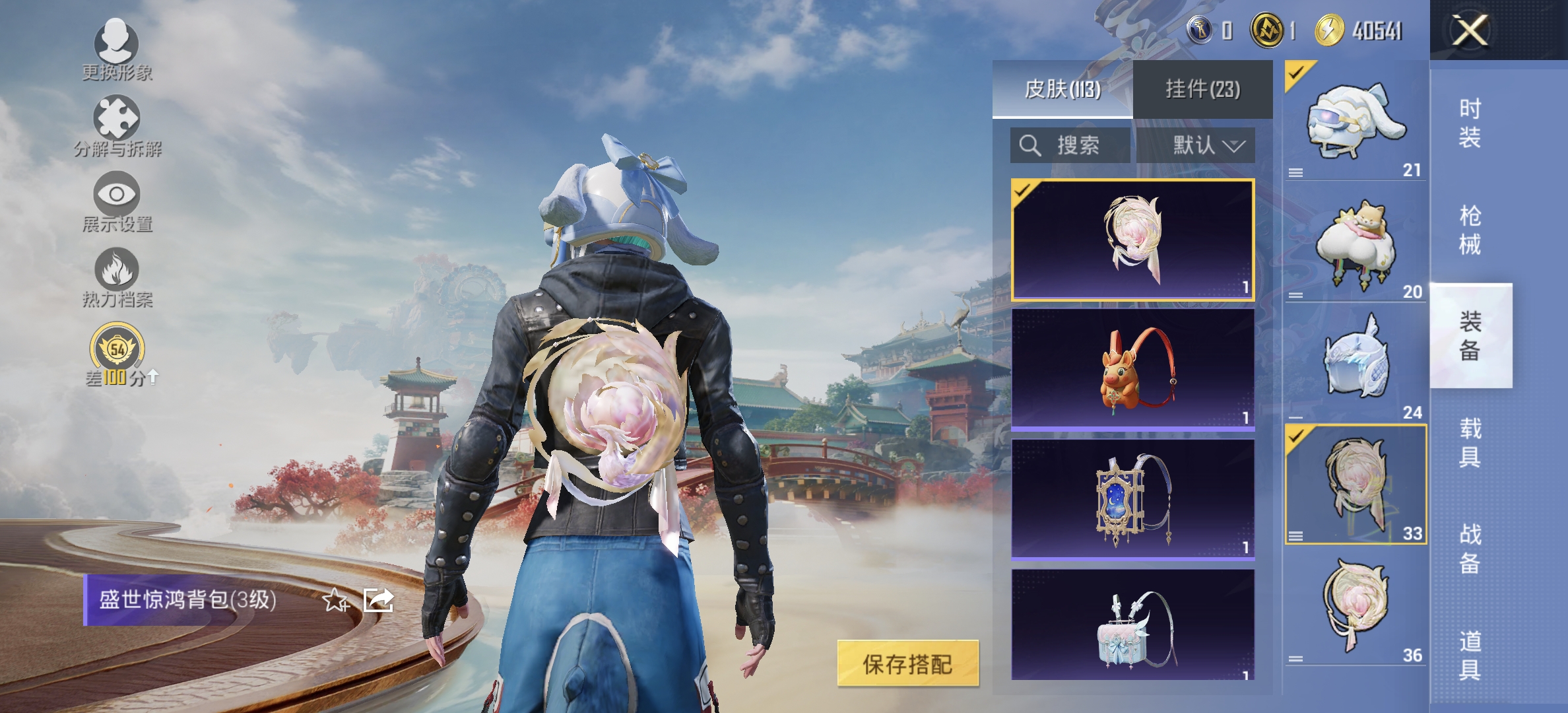Open the 更换形象 avatar icon
Image resolution: width=1568 pixels, height=713 pixels.
116,45
